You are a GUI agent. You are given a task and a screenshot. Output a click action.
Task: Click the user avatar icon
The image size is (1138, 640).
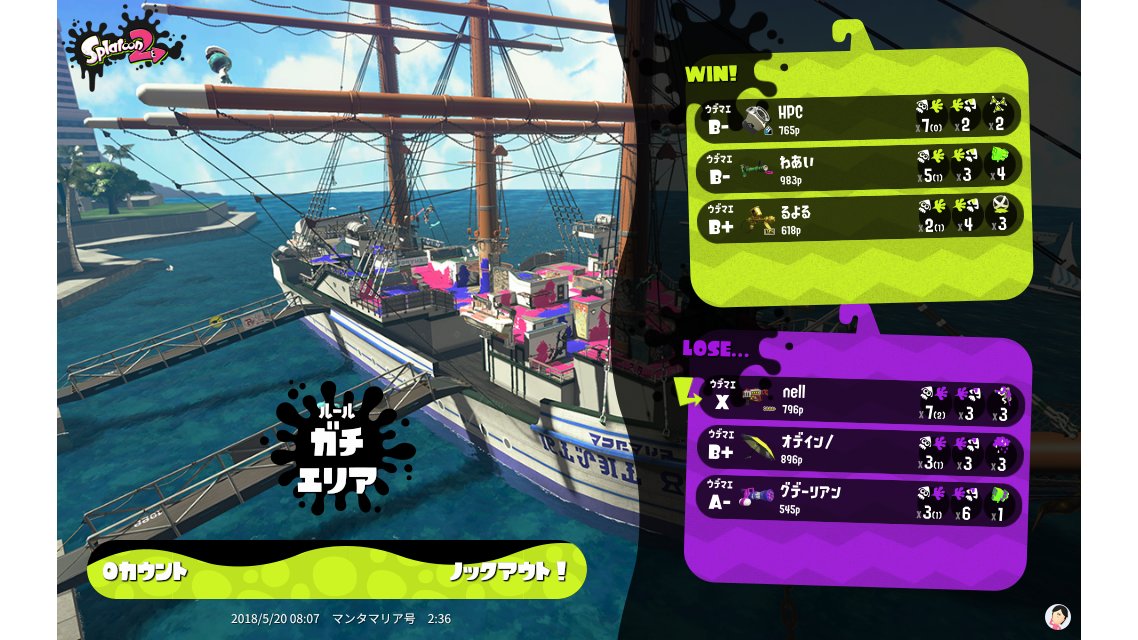(x=1057, y=615)
